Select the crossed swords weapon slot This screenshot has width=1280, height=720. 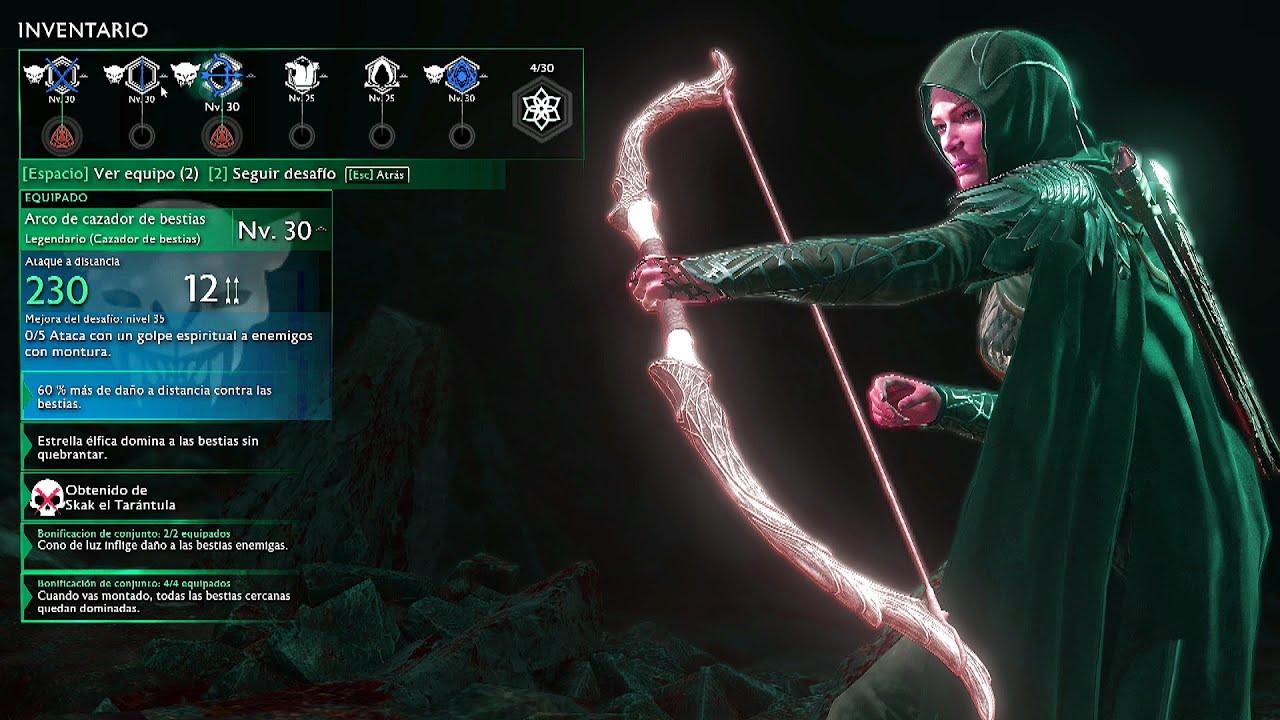pyautogui.click(x=62, y=75)
